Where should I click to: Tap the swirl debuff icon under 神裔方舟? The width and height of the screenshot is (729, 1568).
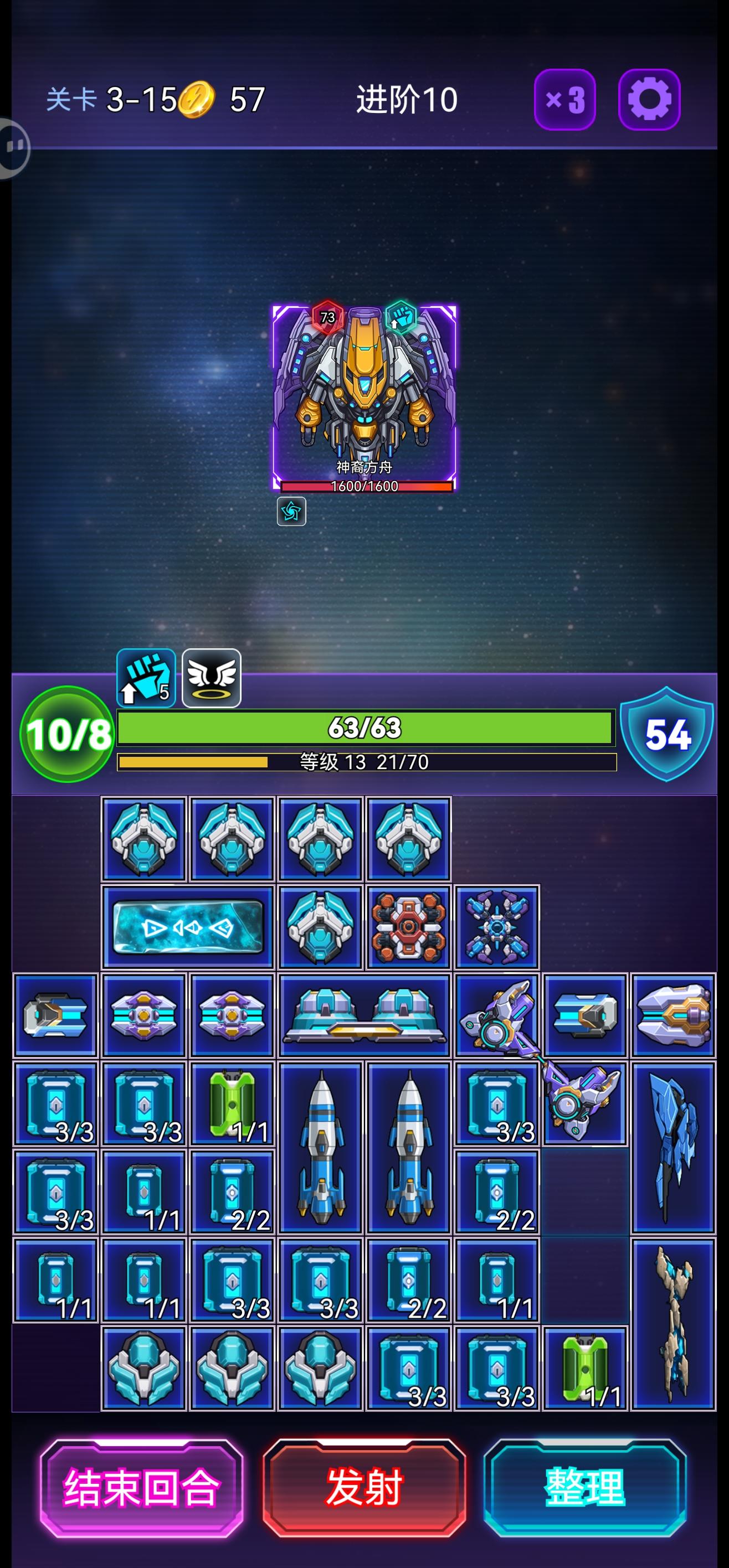tap(292, 512)
